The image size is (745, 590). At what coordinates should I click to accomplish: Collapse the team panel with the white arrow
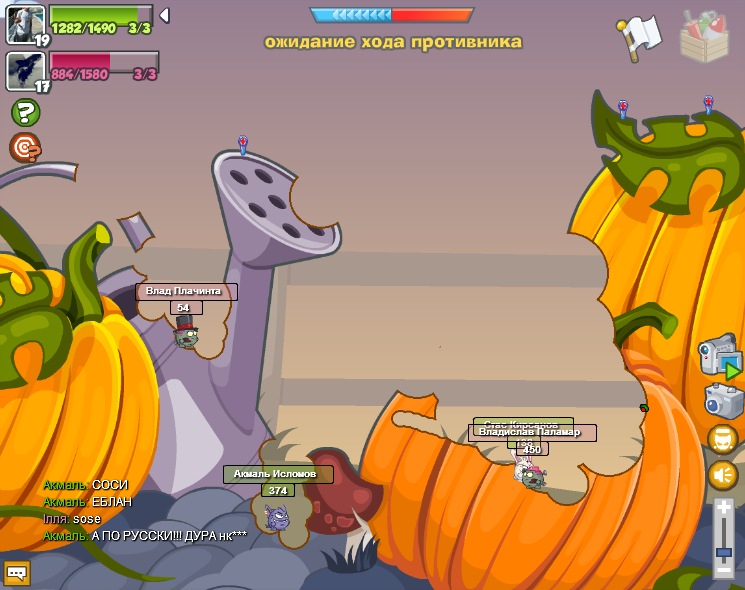(x=165, y=15)
